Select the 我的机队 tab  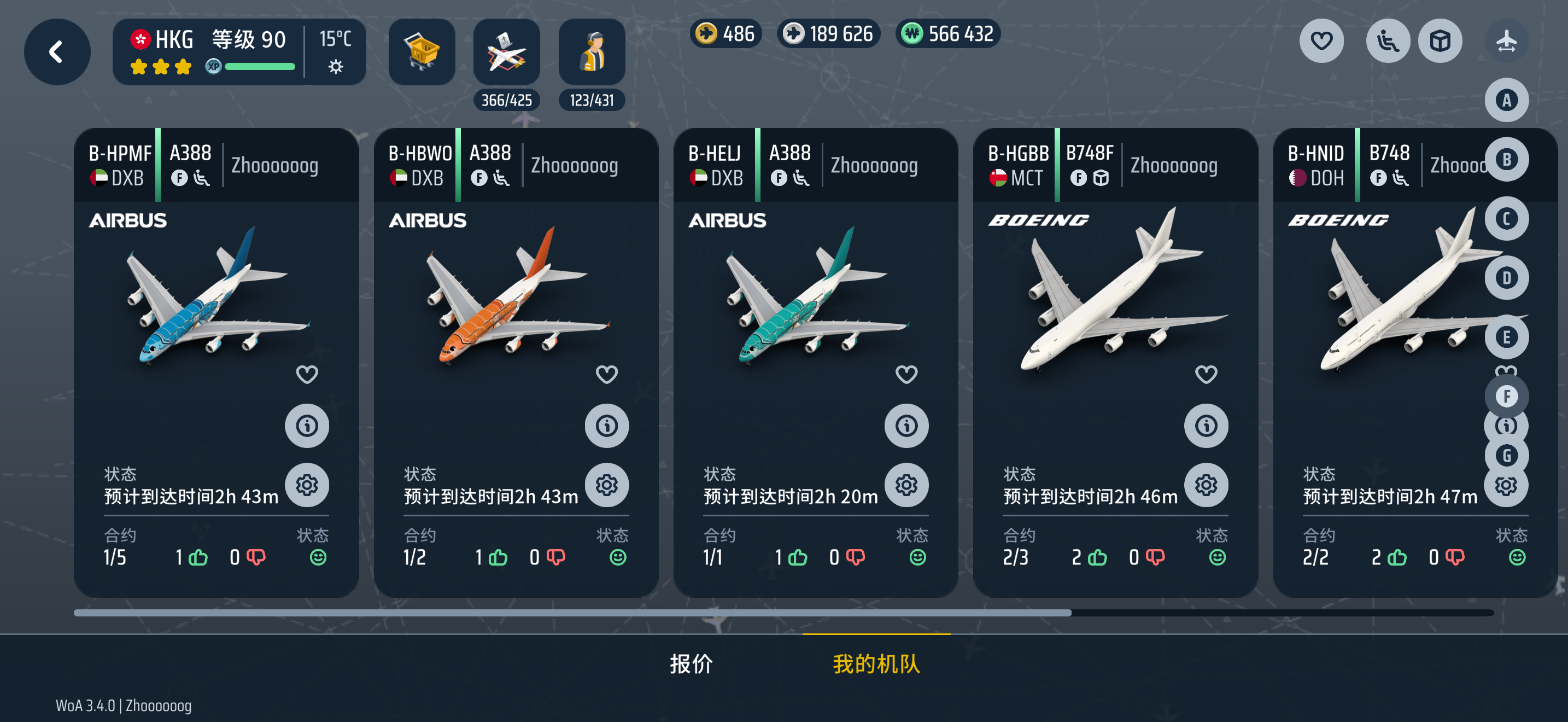[x=876, y=663]
